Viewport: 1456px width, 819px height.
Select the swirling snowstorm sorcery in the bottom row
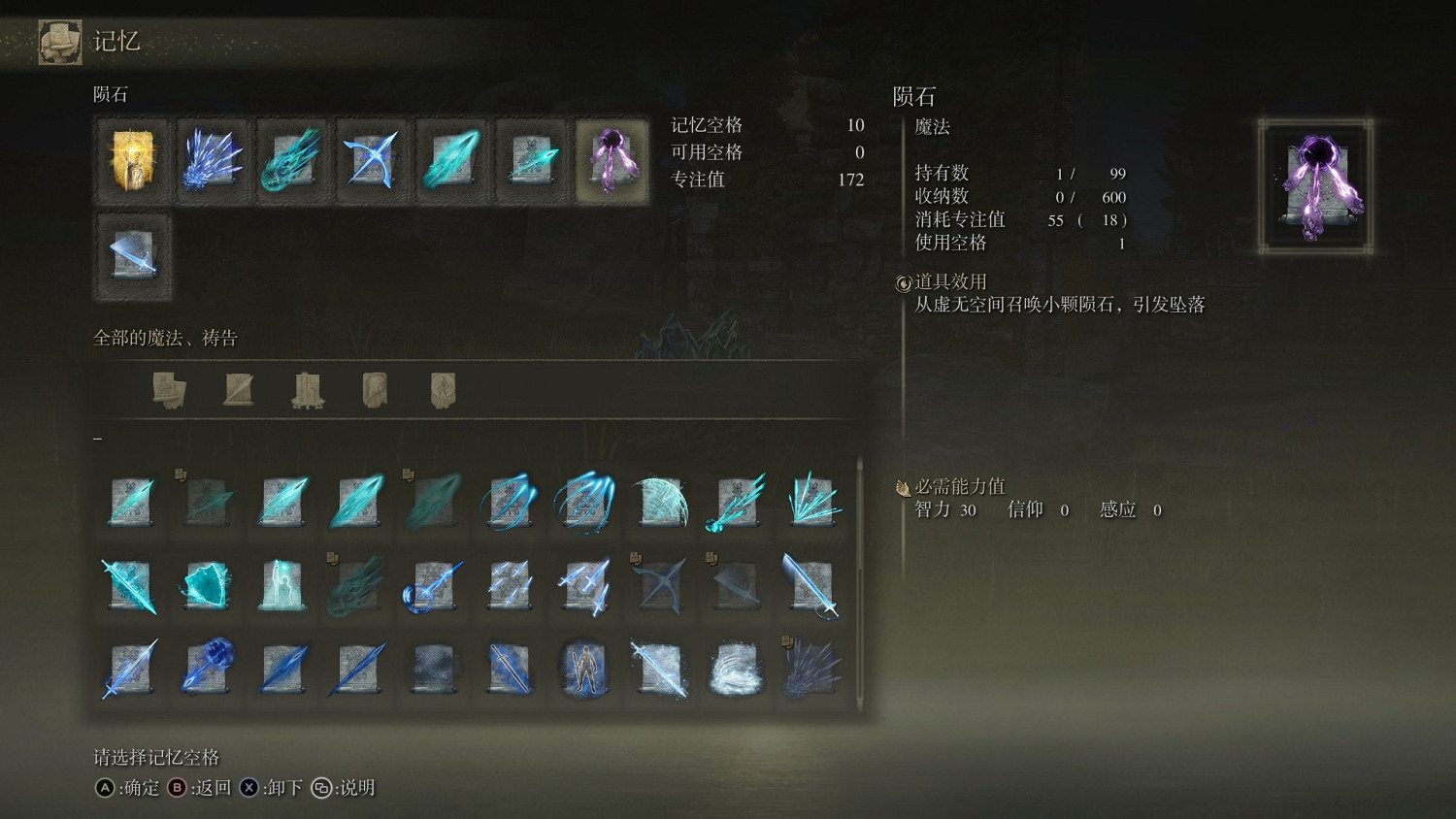point(734,670)
